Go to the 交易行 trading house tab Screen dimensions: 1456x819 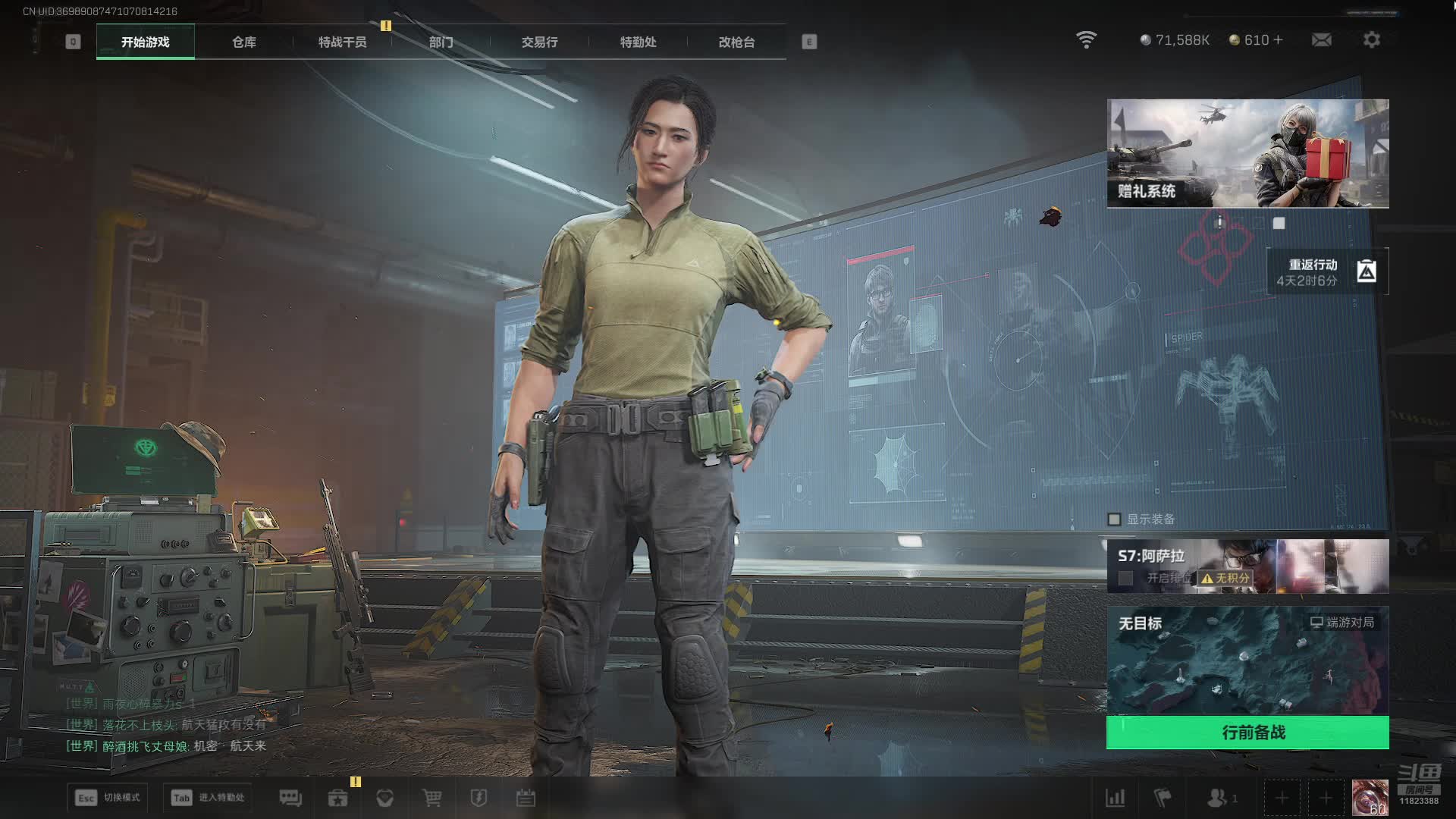pos(539,42)
